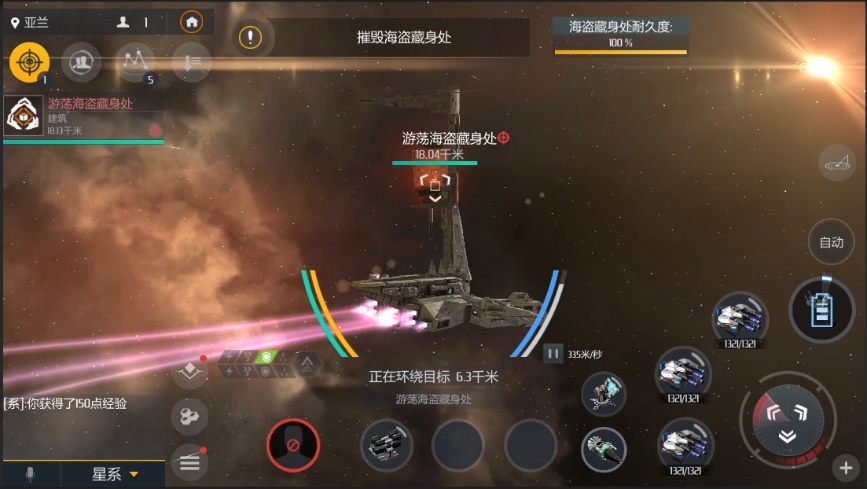Viewport: 867px width, 489px height.
Task: Open the spaceship camera view icon
Action: click(835, 163)
